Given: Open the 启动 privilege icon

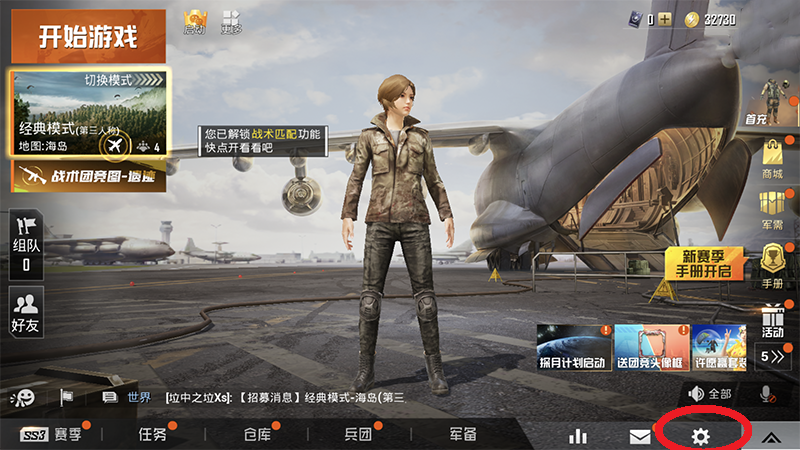Looking at the screenshot, I should (194, 20).
